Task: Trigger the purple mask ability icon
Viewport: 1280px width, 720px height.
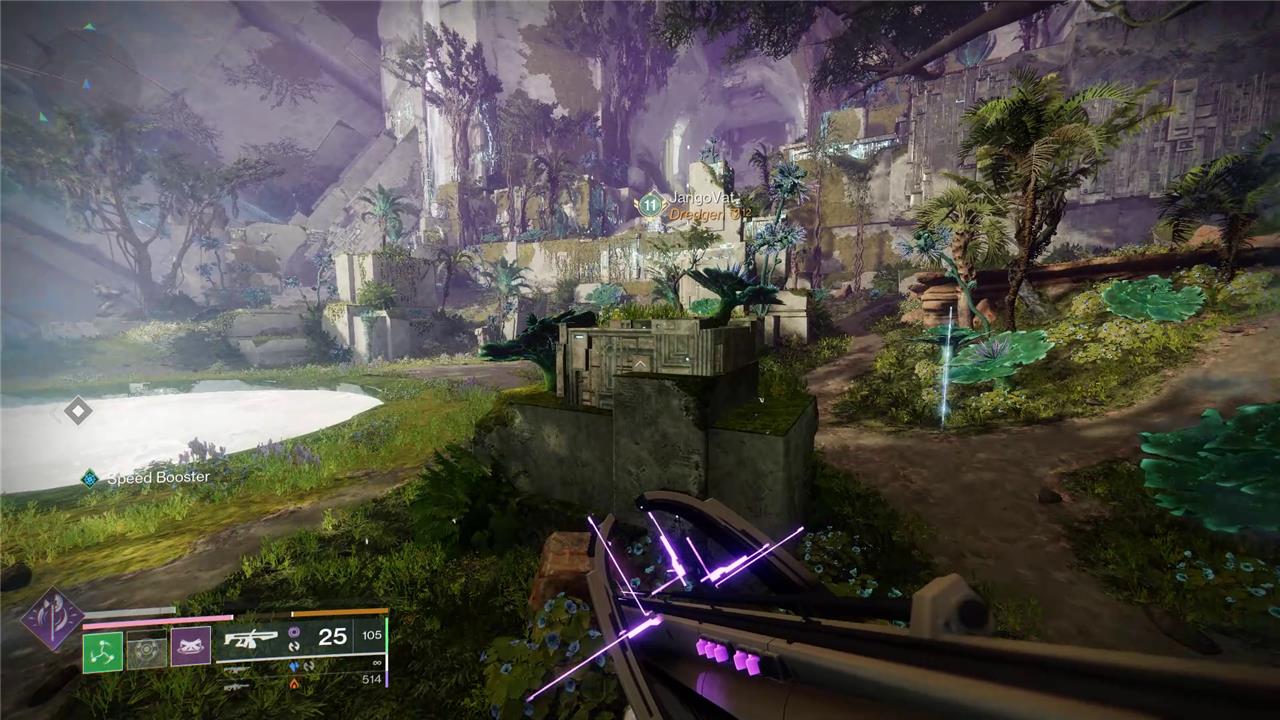Action: (190, 647)
